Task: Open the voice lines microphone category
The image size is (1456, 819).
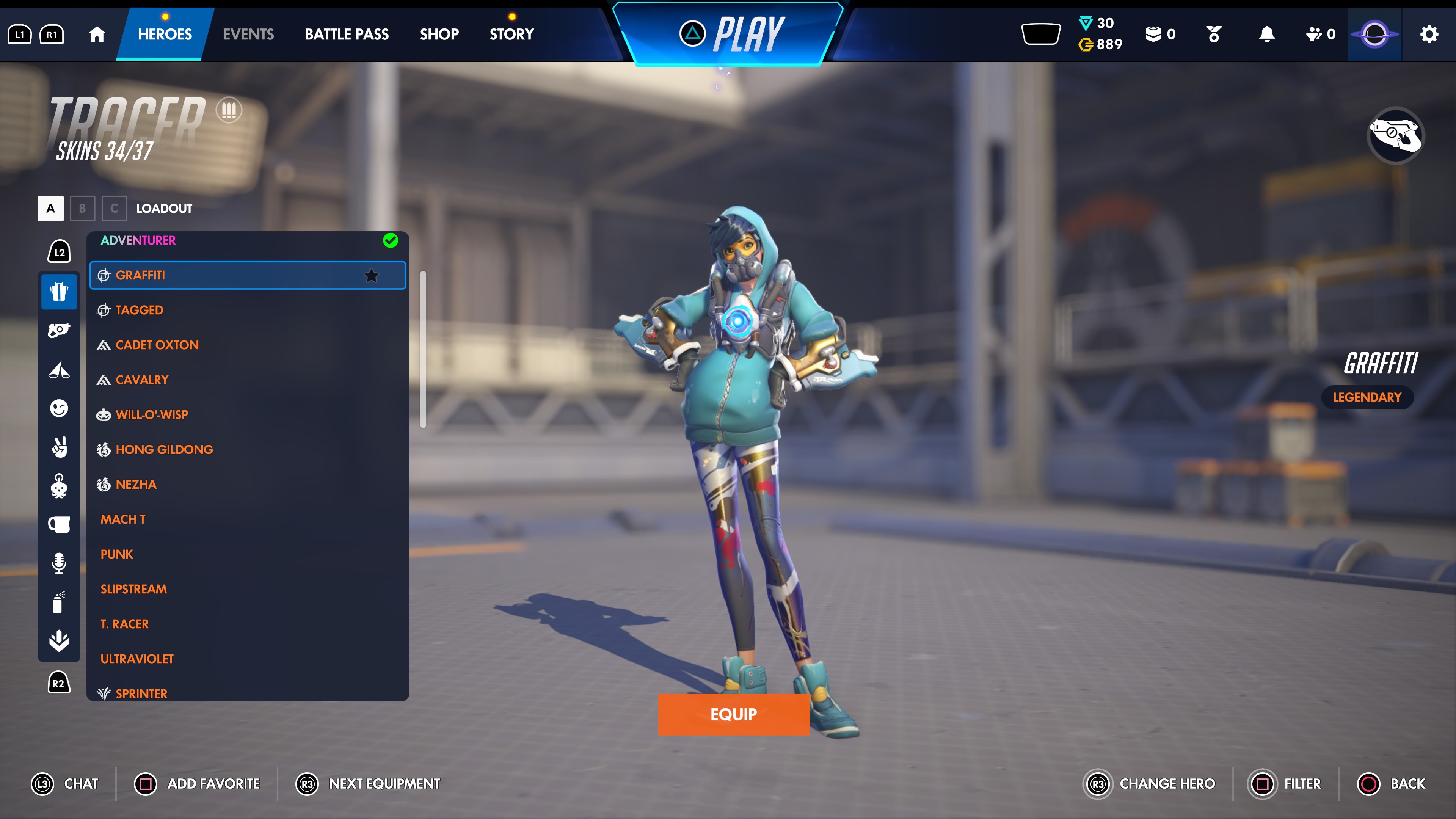Action: point(59,563)
